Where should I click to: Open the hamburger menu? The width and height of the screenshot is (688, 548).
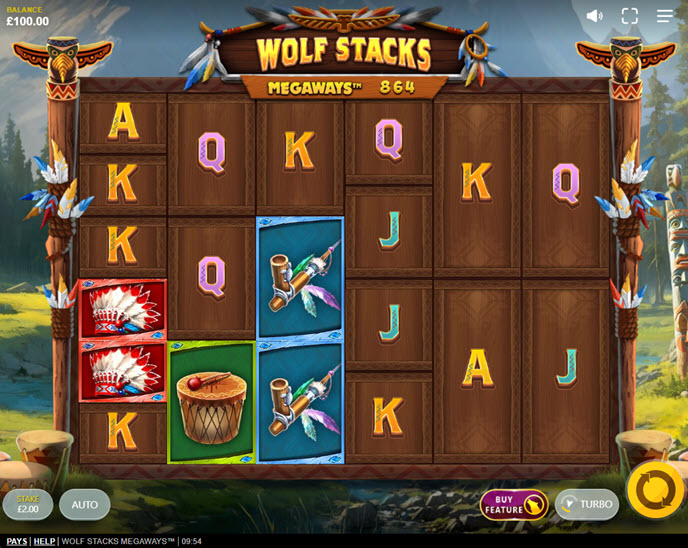click(665, 16)
